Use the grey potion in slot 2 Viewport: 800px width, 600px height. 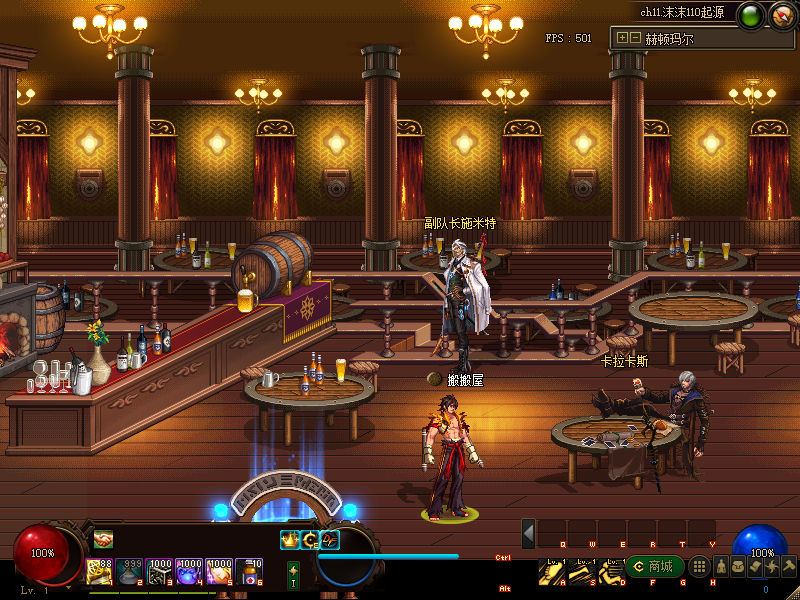pos(129,570)
